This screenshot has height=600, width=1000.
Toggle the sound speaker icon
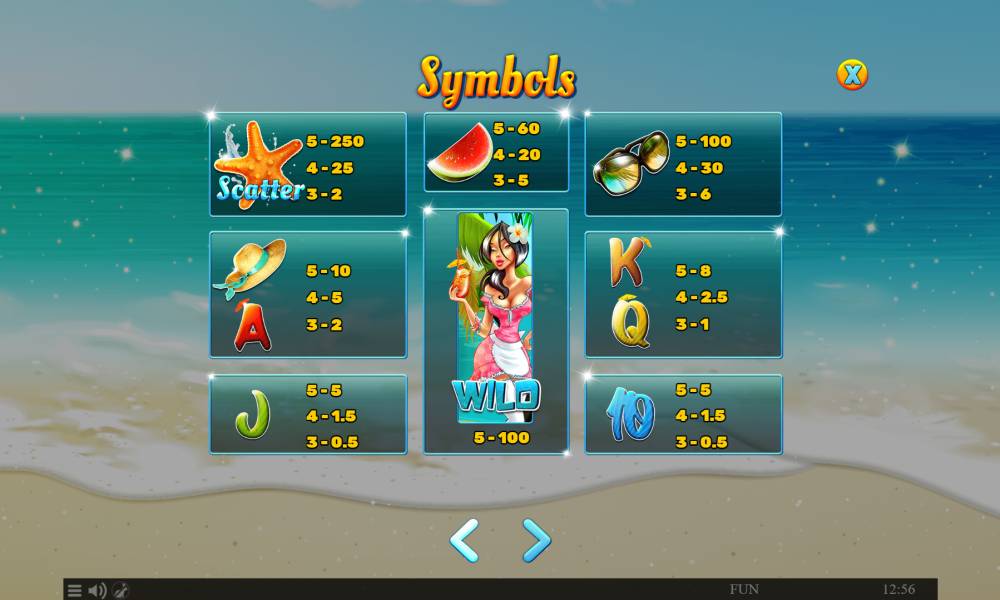point(98,590)
